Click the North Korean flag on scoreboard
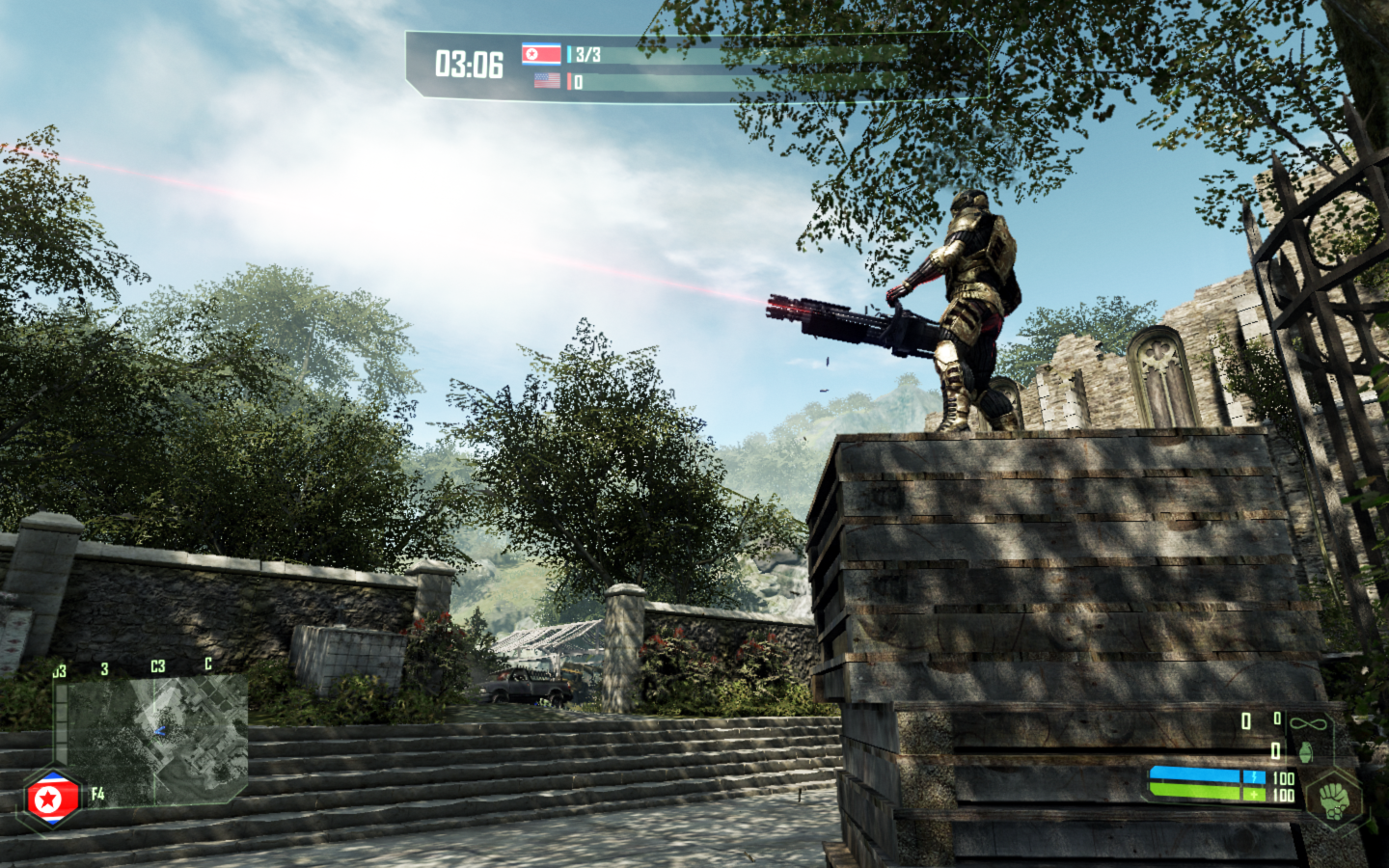The height and width of the screenshot is (868, 1389). tap(541, 54)
